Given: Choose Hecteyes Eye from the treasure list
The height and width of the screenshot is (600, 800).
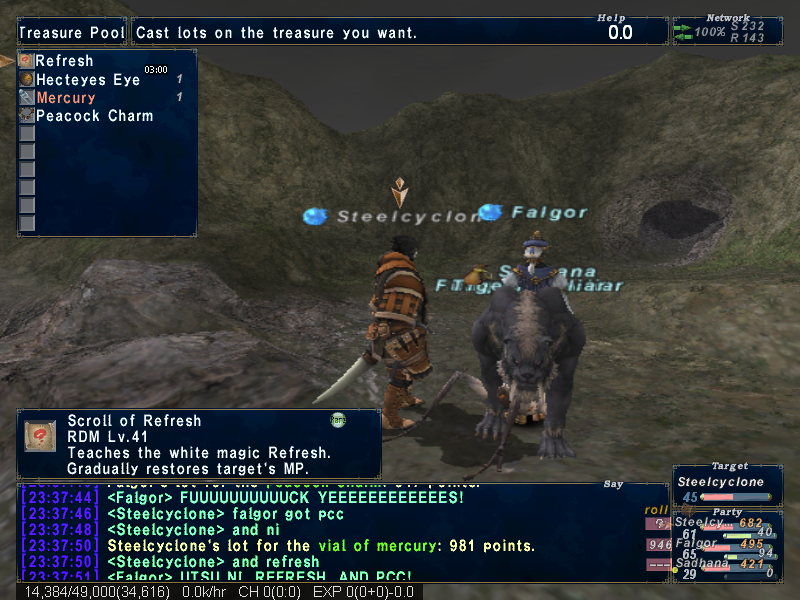Looking at the screenshot, I should coord(87,80).
